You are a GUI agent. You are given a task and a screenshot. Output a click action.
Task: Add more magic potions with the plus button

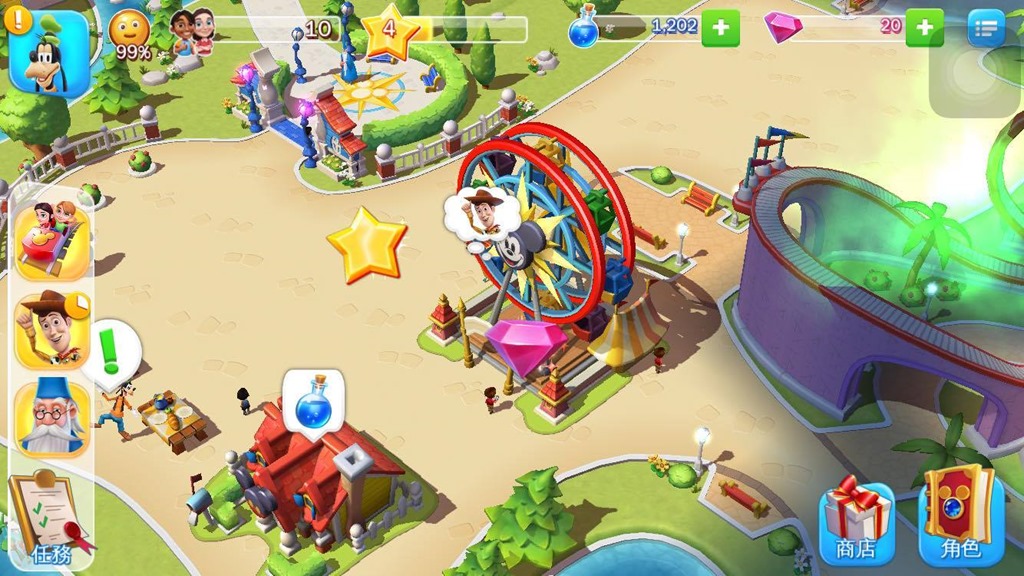click(720, 28)
